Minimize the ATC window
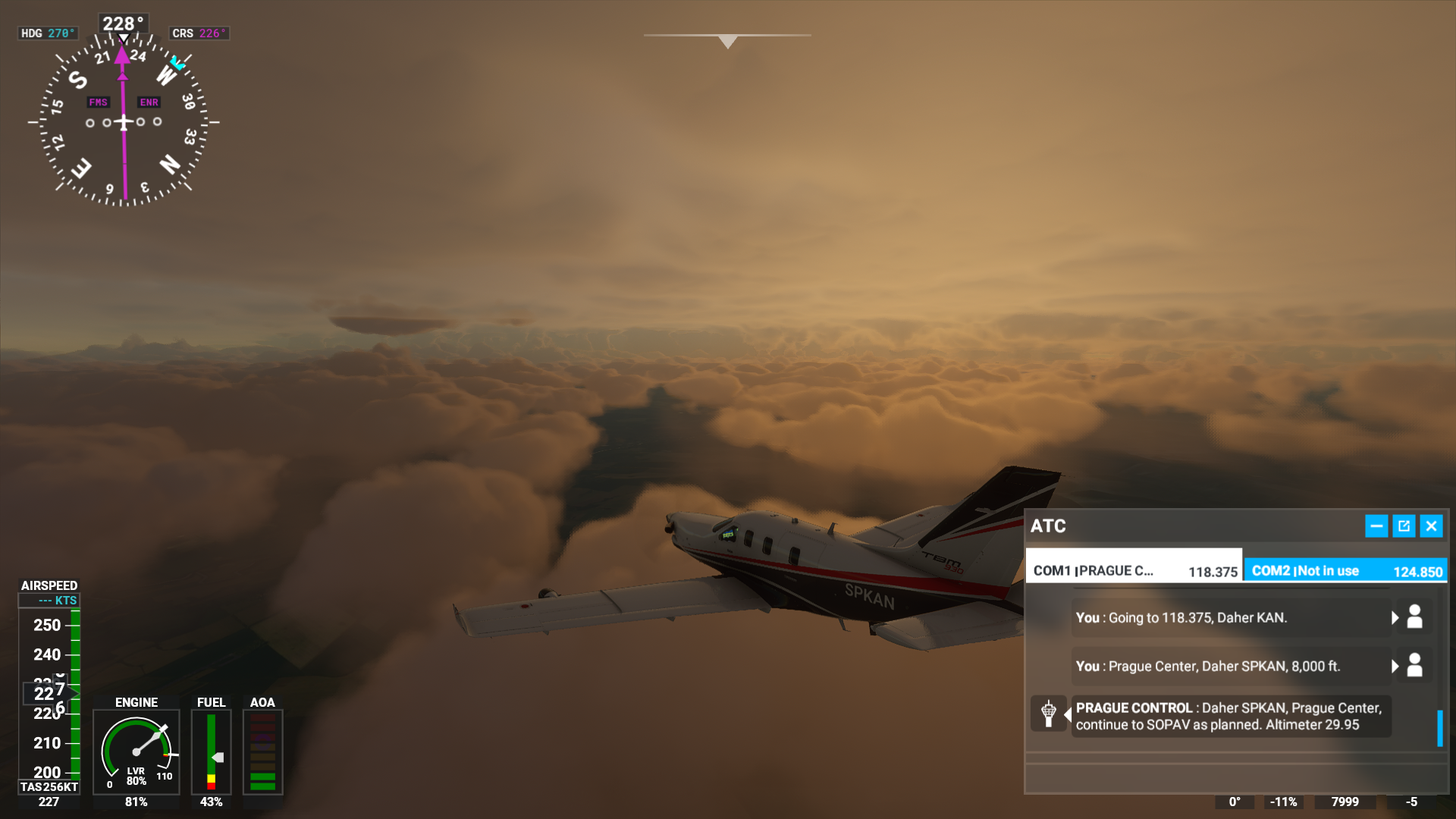Image resolution: width=1456 pixels, height=819 pixels. (x=1376, y=526)
